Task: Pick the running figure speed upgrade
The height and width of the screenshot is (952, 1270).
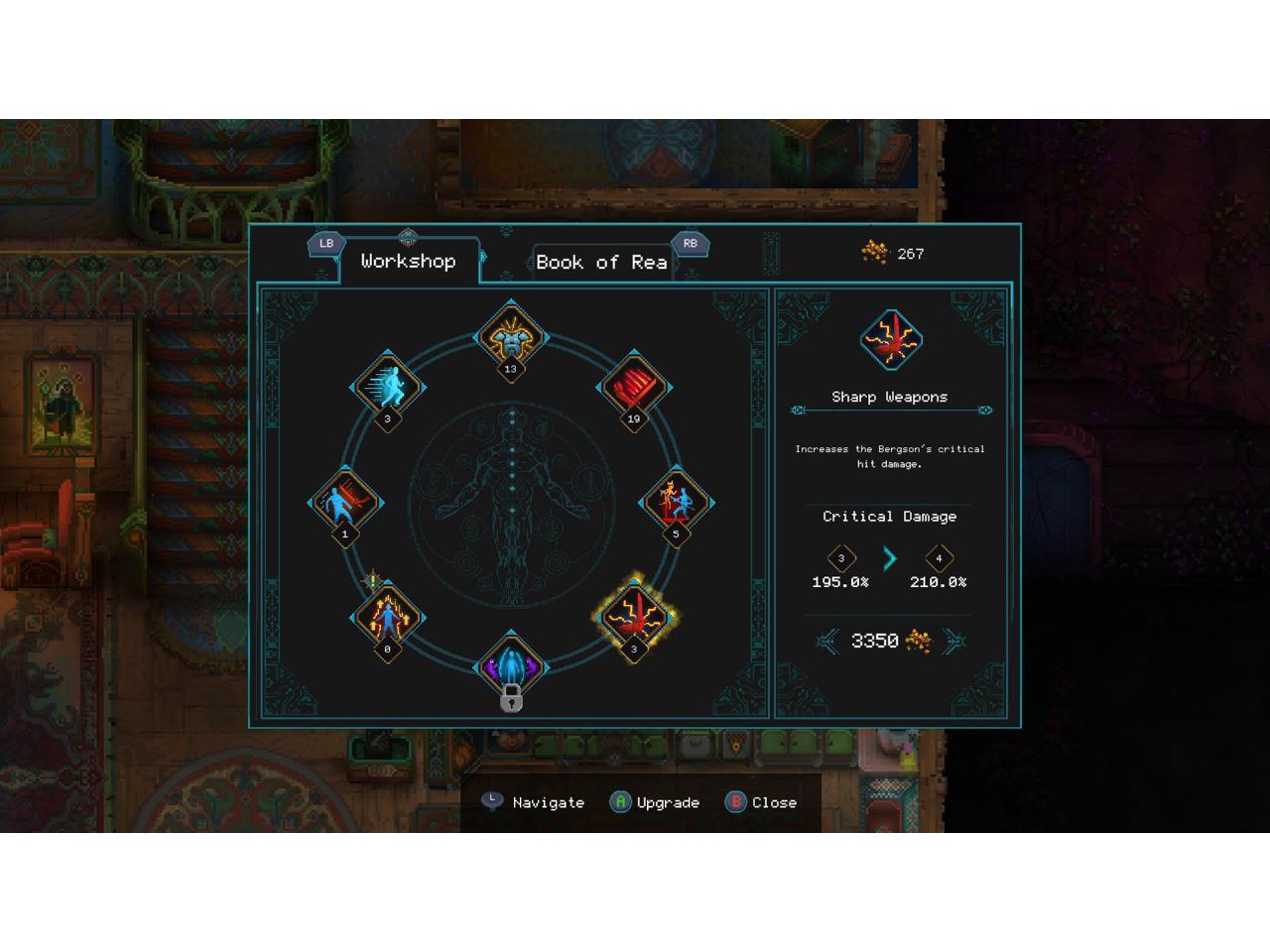Action: coord(387,386)
